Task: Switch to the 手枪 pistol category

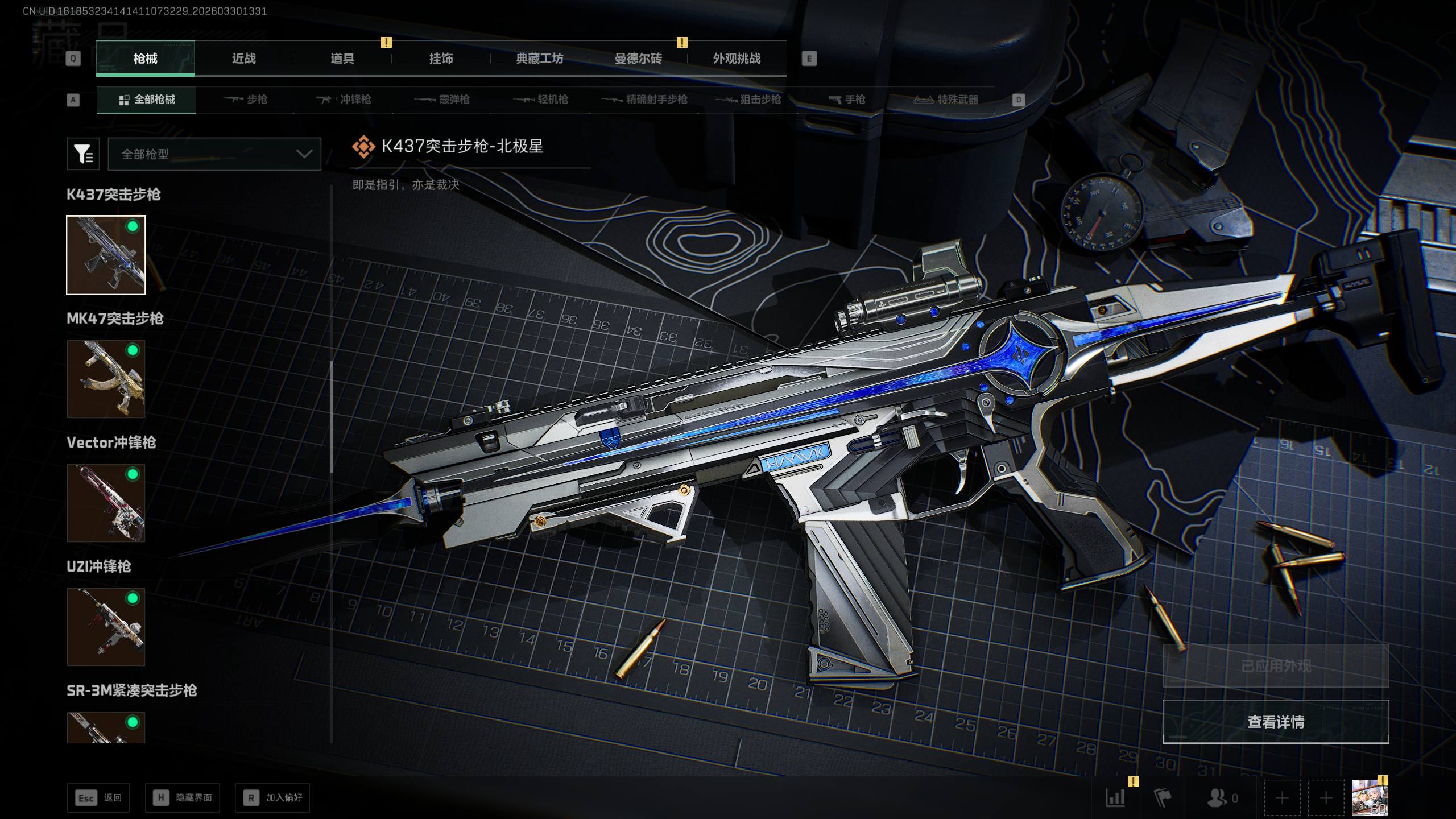Action: (x=847, y=100)
